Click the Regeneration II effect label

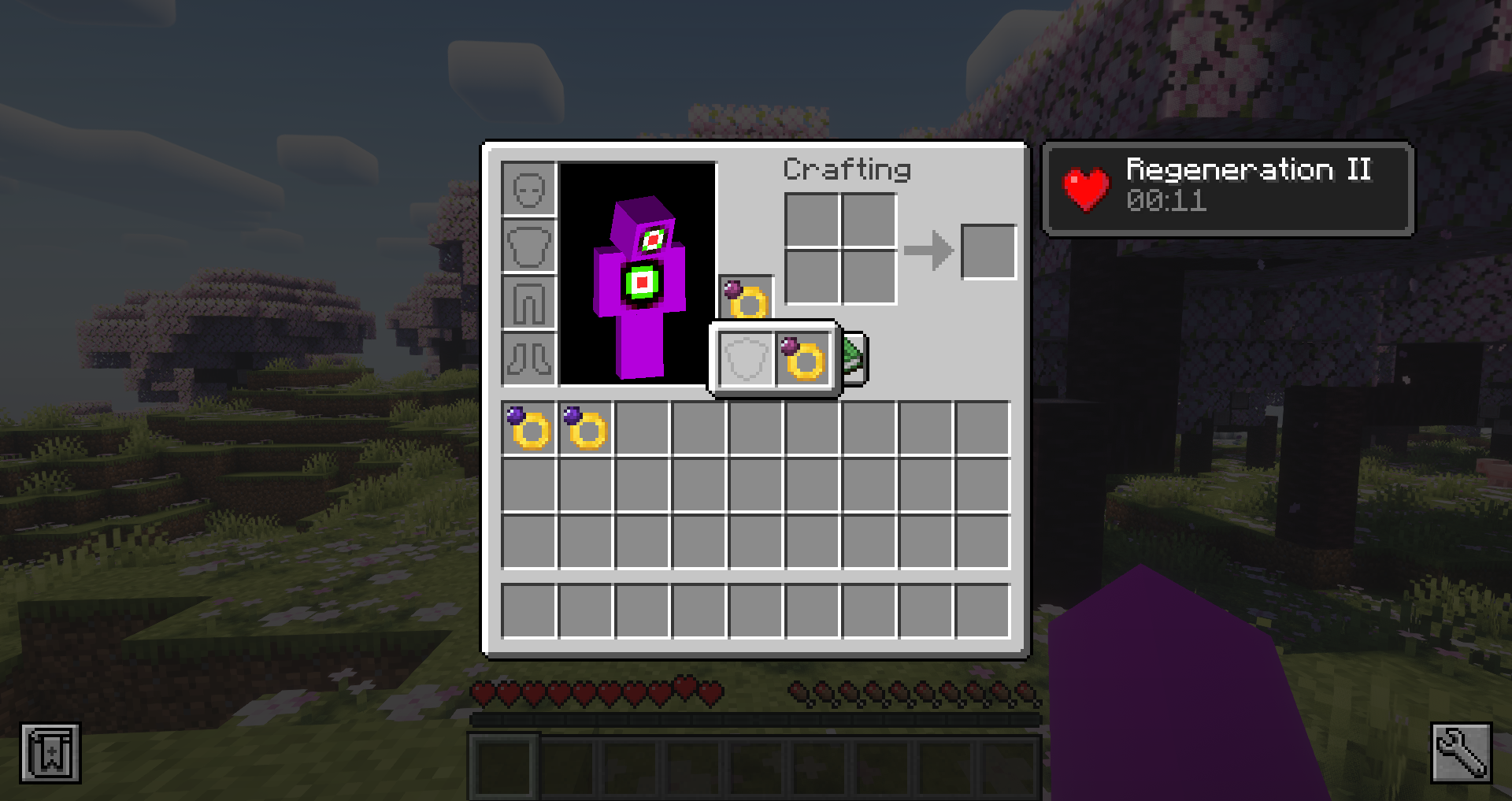coord(1247,170)
